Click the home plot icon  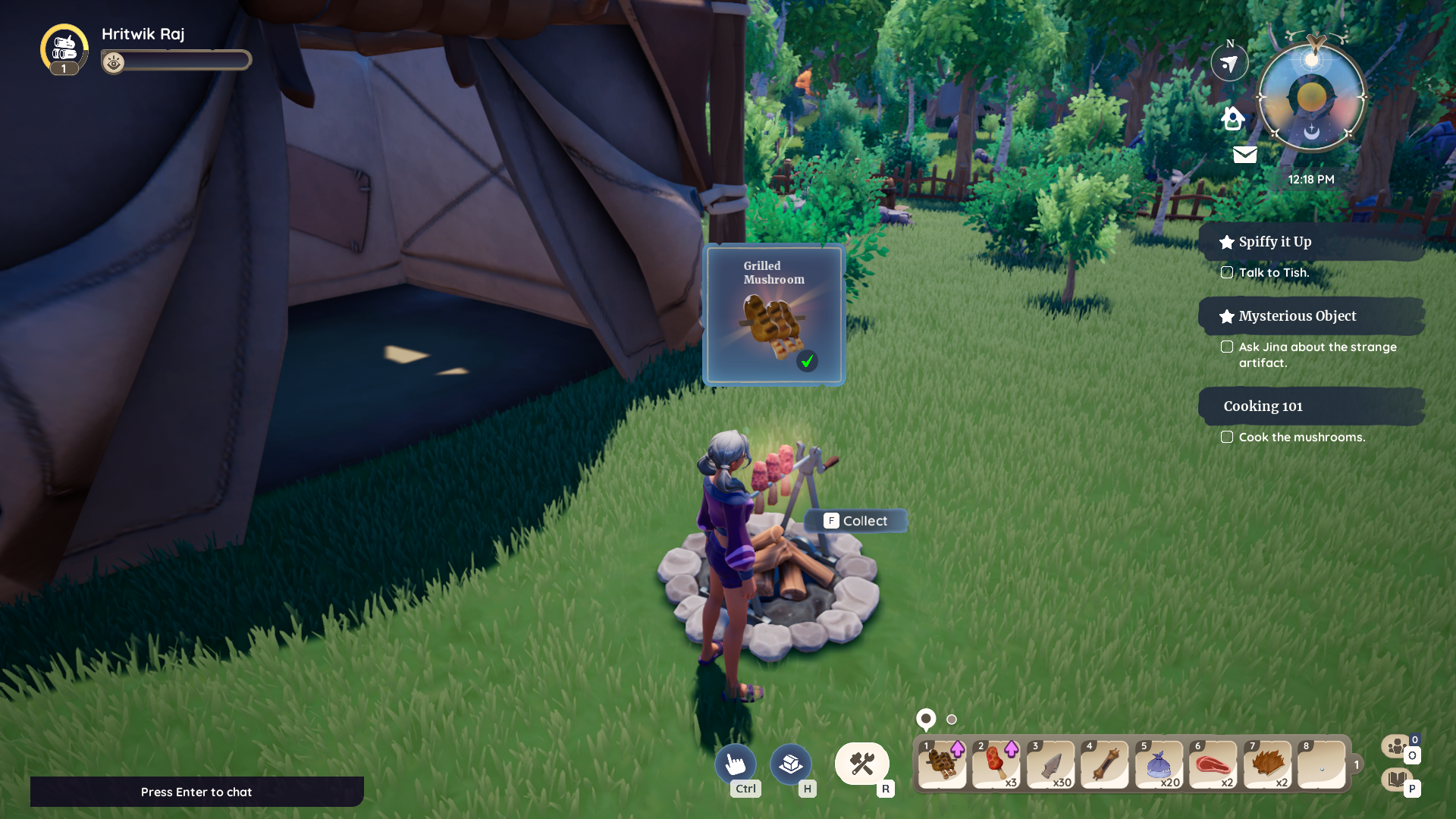coord(1233,118)
